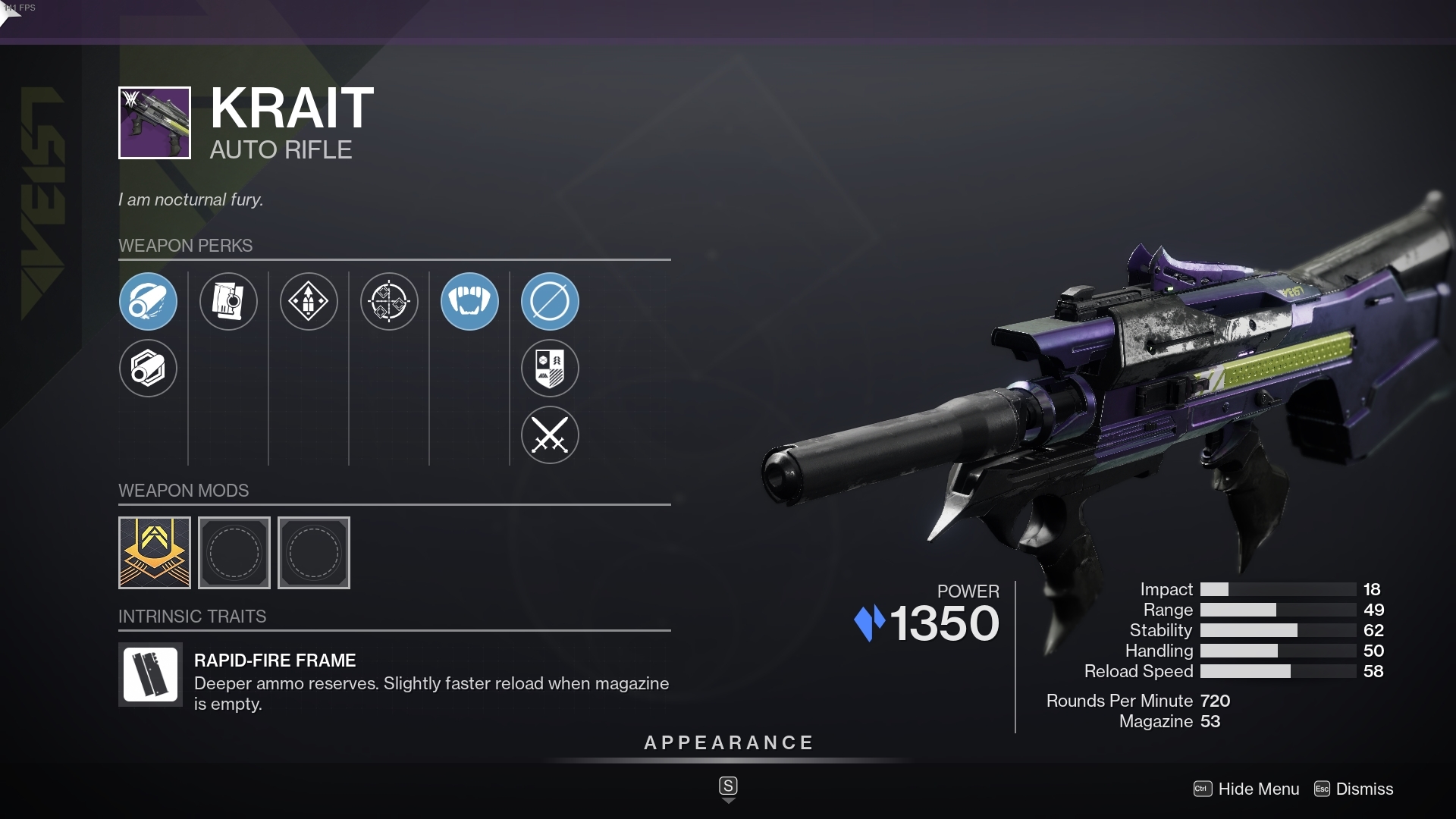Screen dimensions: 1456x819
Task: Open the Rapid-Fire Frame intrinsic trait icon
Action: 149,675
